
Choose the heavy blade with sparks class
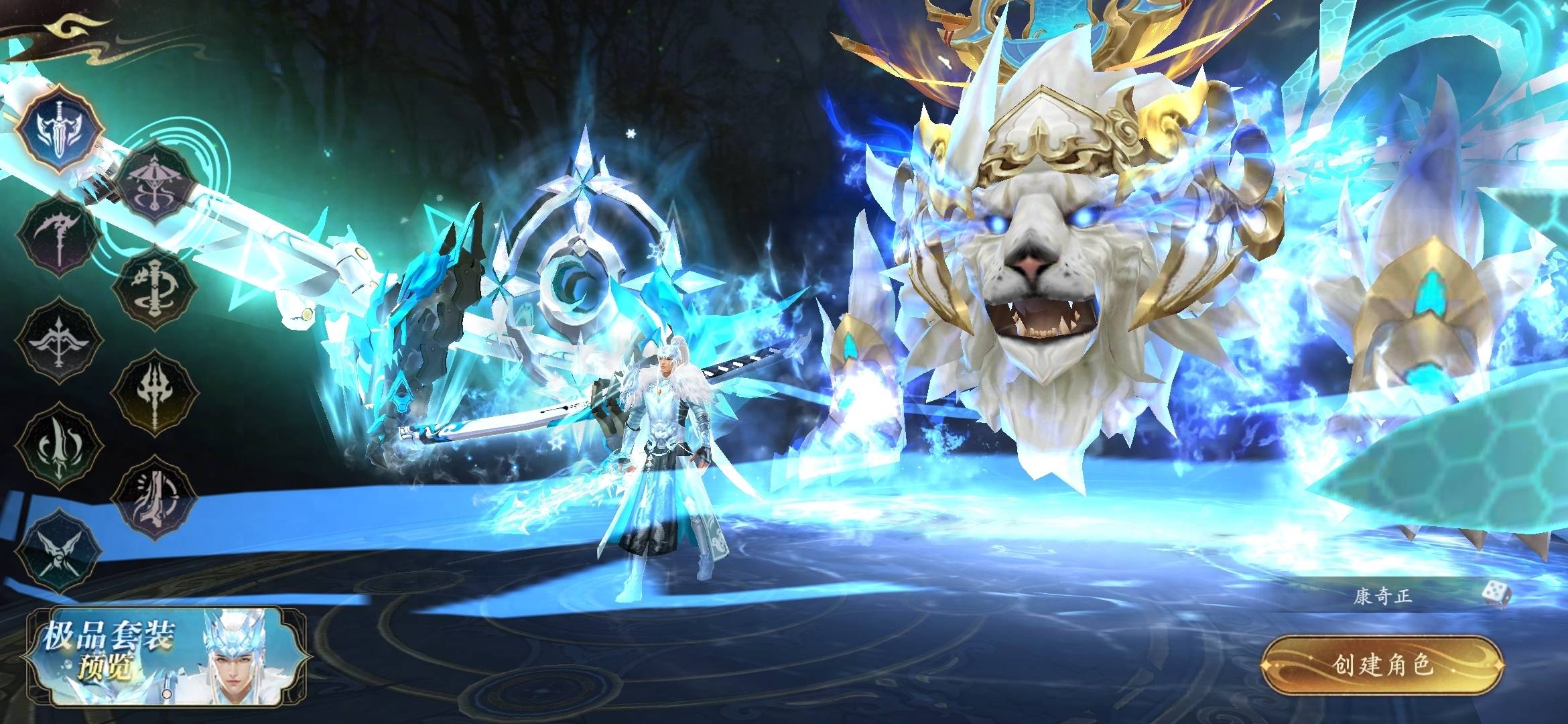155,499
